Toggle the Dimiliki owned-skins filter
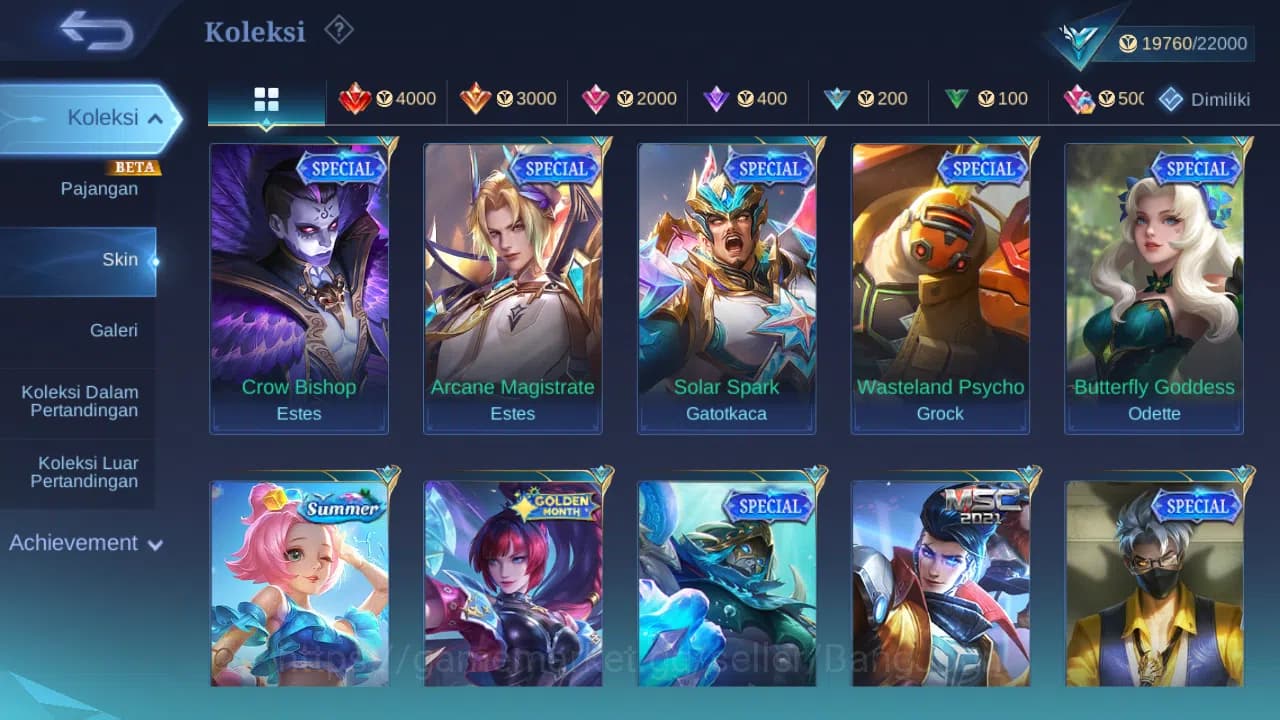The image size is (1280, 720). 1203,98
